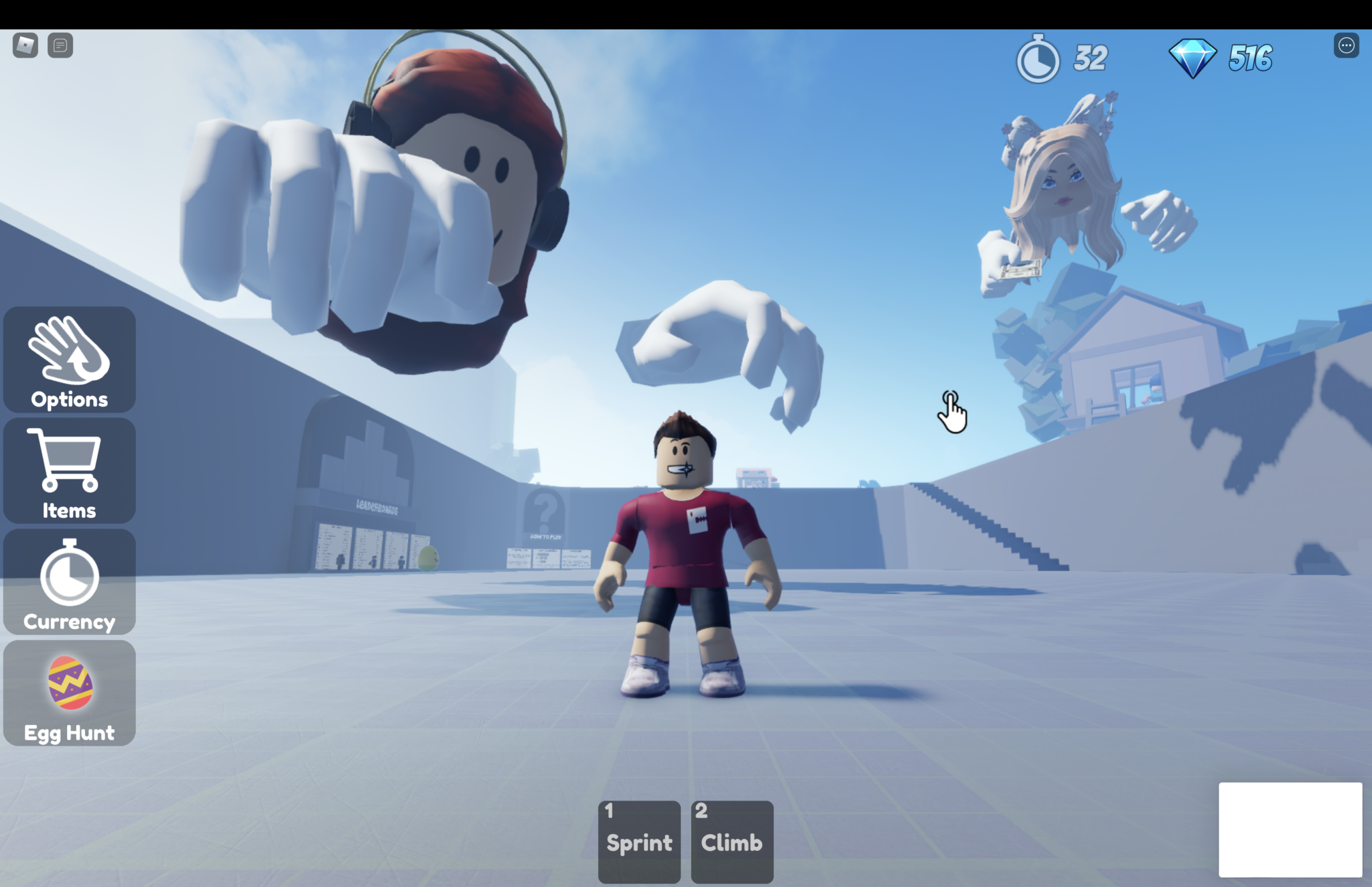Activate the Sprint ability button

point(638,841)
